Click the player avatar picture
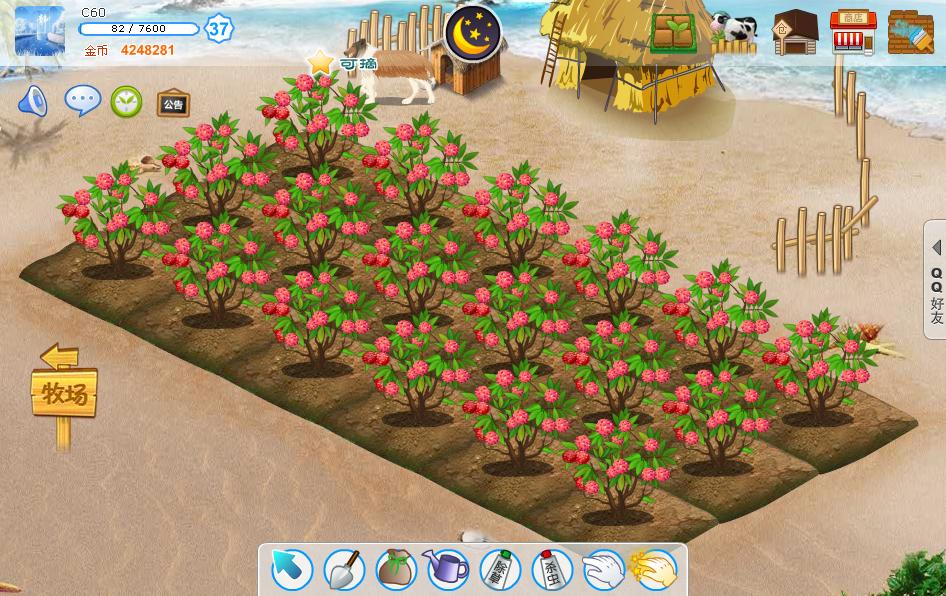The width and height of the screenshot is (946, 596). click(40, 31)
